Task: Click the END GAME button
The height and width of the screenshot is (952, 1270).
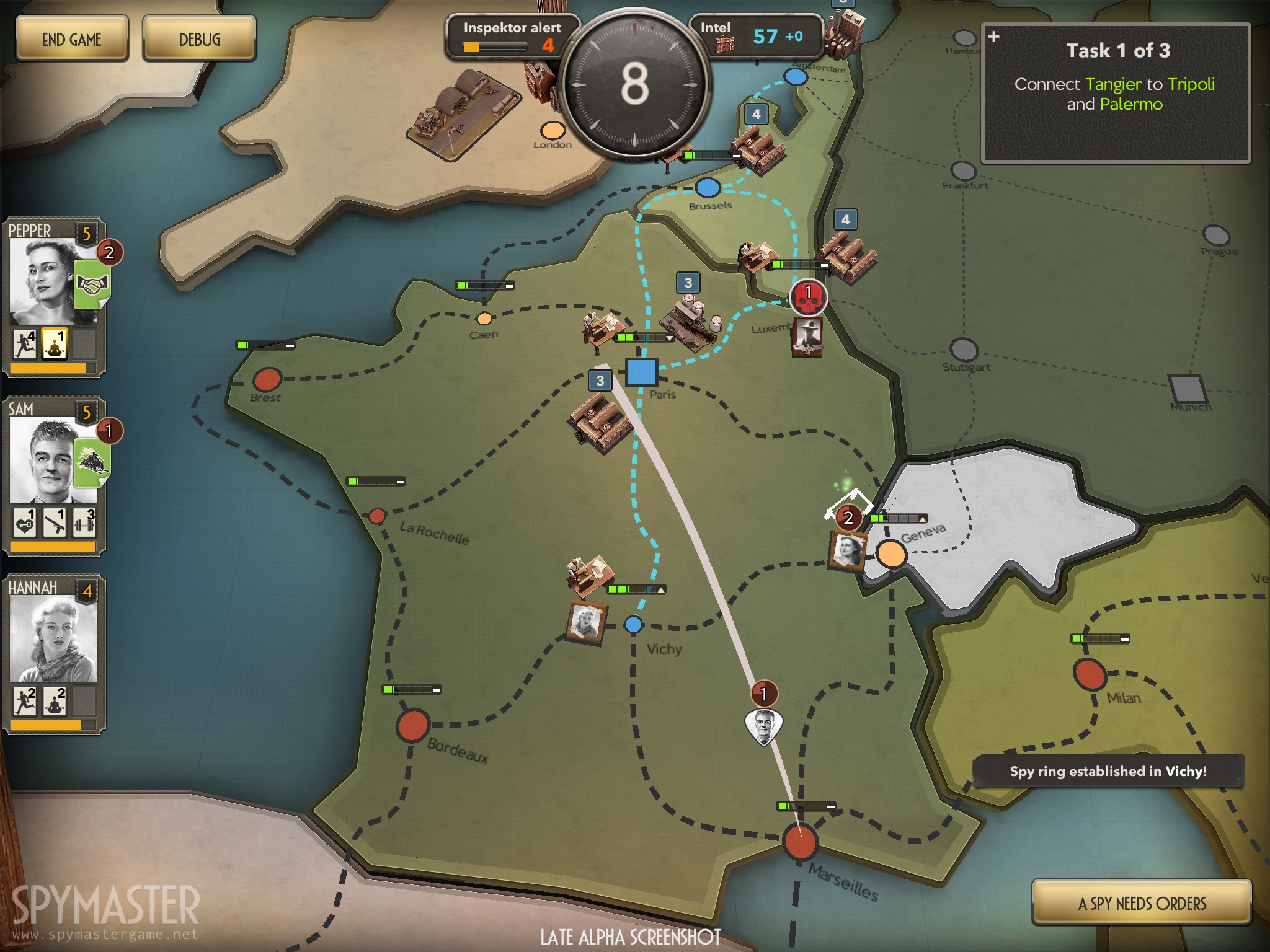Action: [x=71, y=40]
